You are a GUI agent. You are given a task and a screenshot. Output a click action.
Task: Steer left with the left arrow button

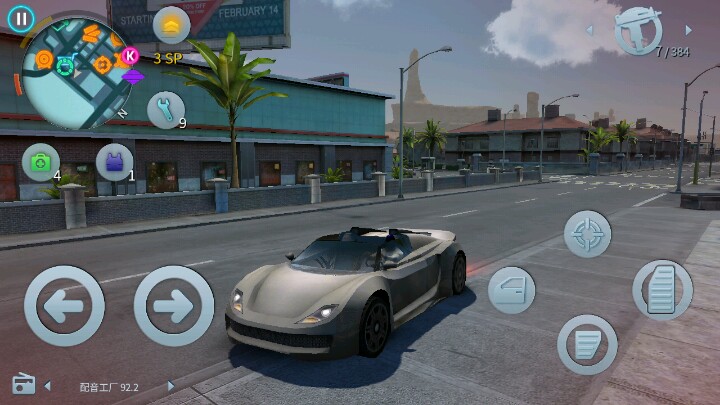coord(64,306)
